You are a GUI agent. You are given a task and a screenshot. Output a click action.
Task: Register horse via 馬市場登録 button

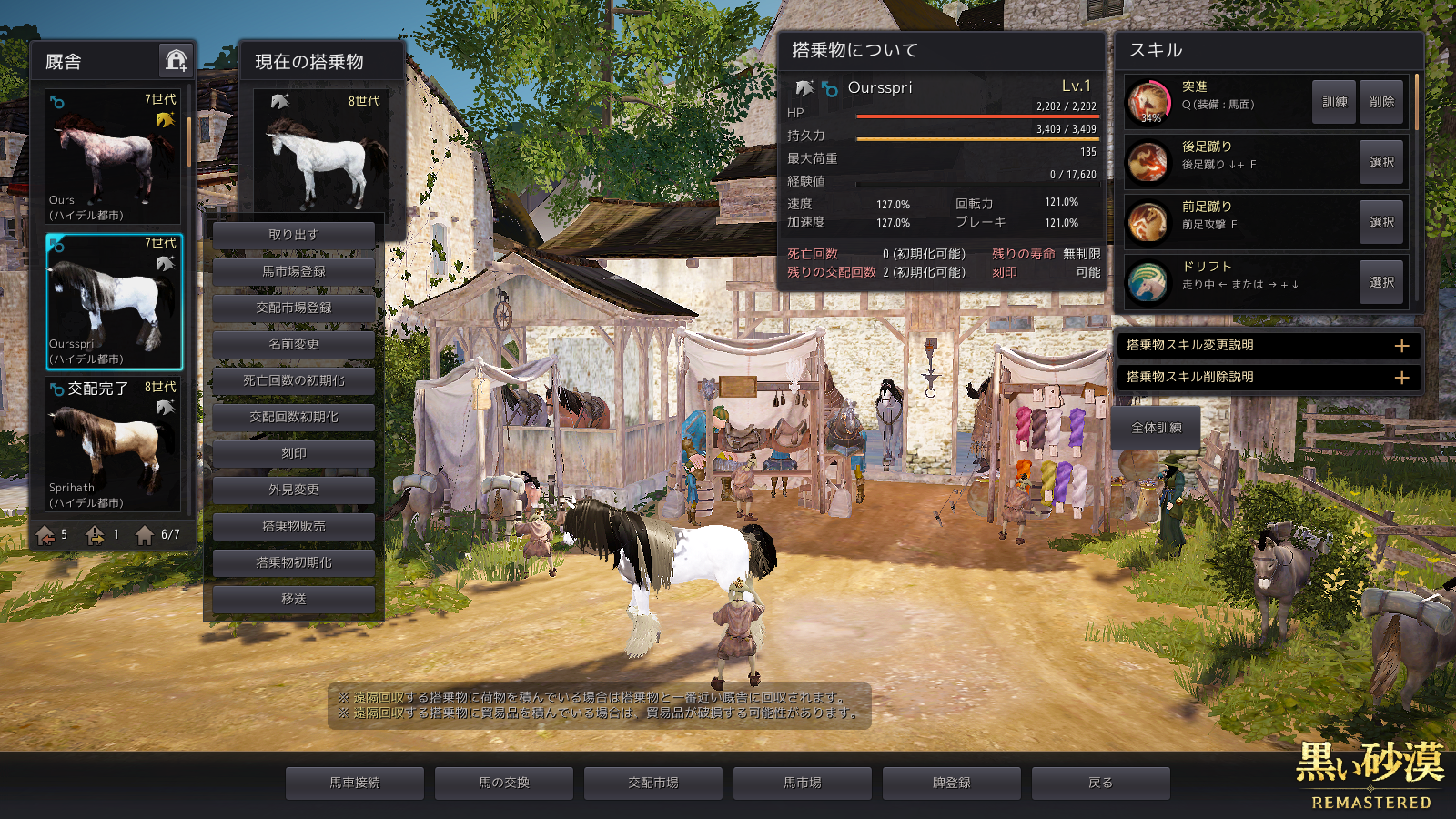[x=293, y=271]
